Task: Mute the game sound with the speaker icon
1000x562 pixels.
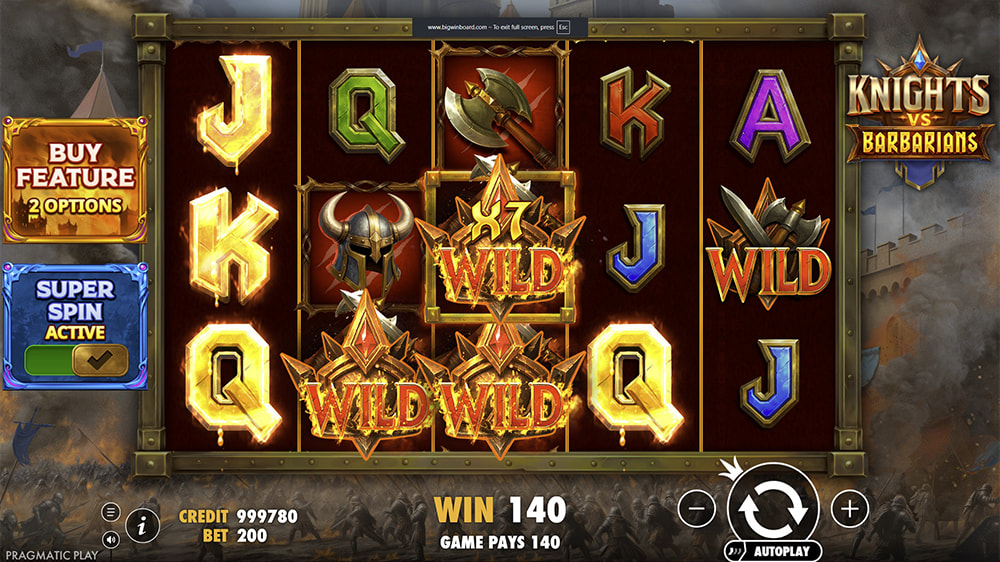Action: pos(111,539)
